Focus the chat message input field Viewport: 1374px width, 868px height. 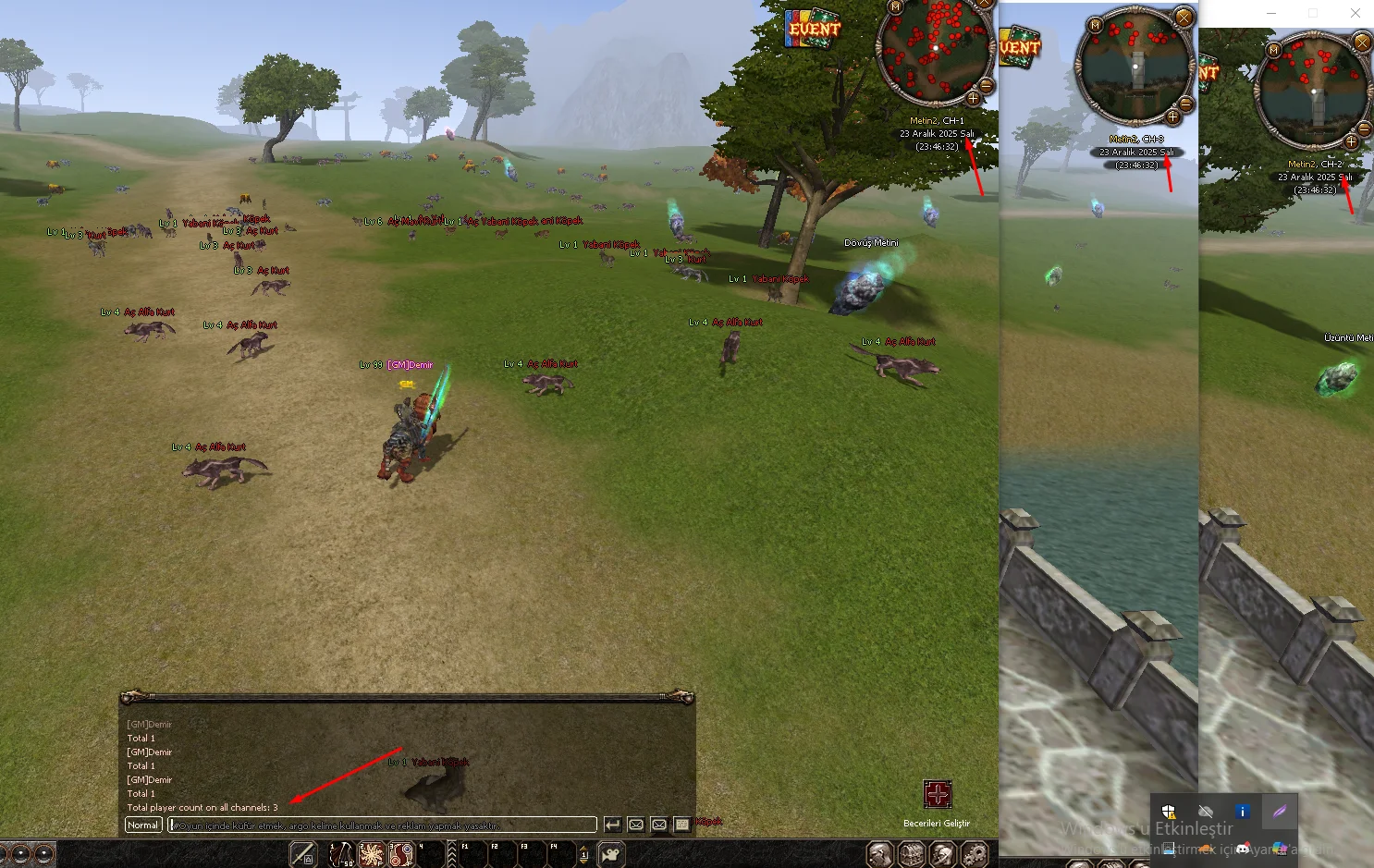click(x=381, y=825)
